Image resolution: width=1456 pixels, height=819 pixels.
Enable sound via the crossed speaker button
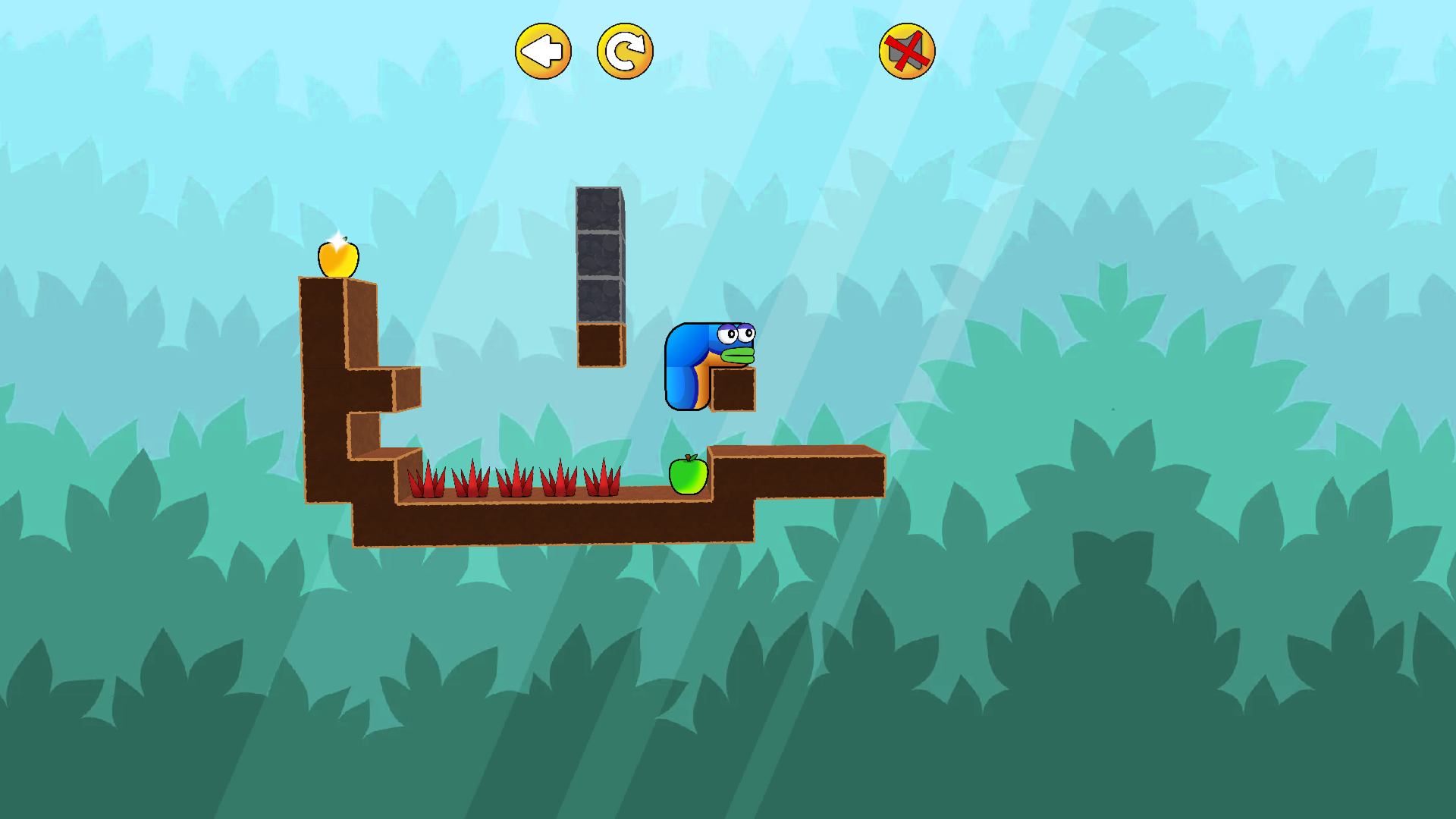pyautogui.click(x=905, y=50)
